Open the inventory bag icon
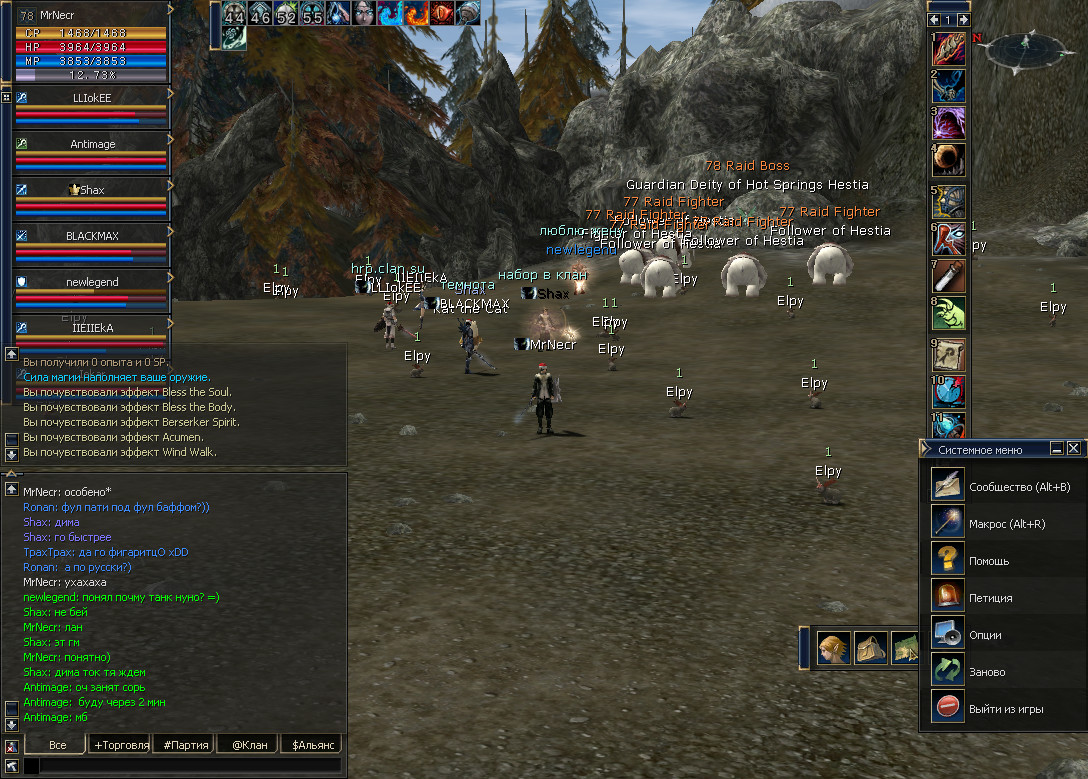The image size is (1088, 779). 871,648
